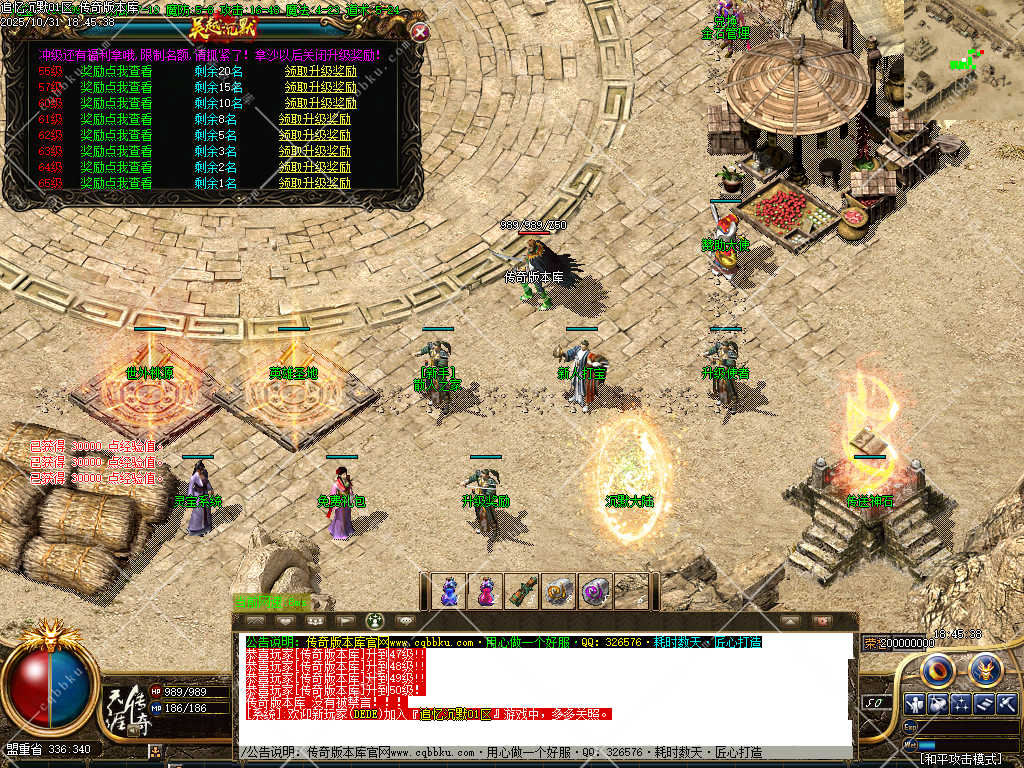Toggle the peace attack mode label
The image size is (1024, 768).
(x=958, y=760)
